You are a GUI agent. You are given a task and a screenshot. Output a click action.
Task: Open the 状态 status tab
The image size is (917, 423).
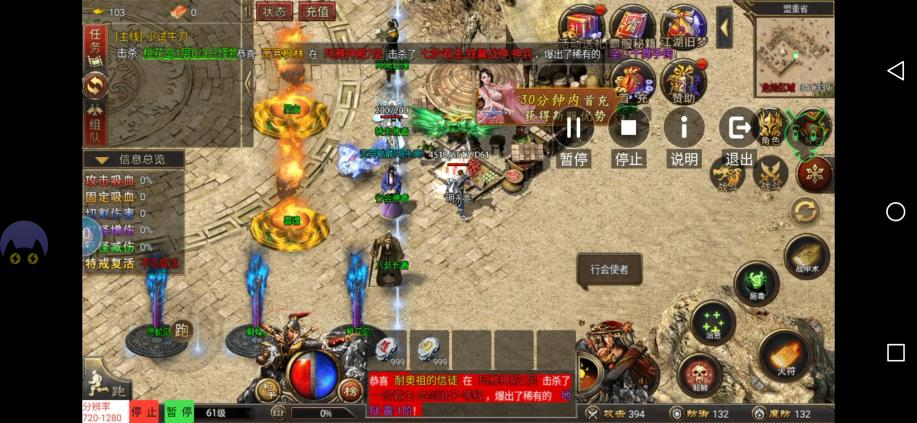tap(274, 12)
